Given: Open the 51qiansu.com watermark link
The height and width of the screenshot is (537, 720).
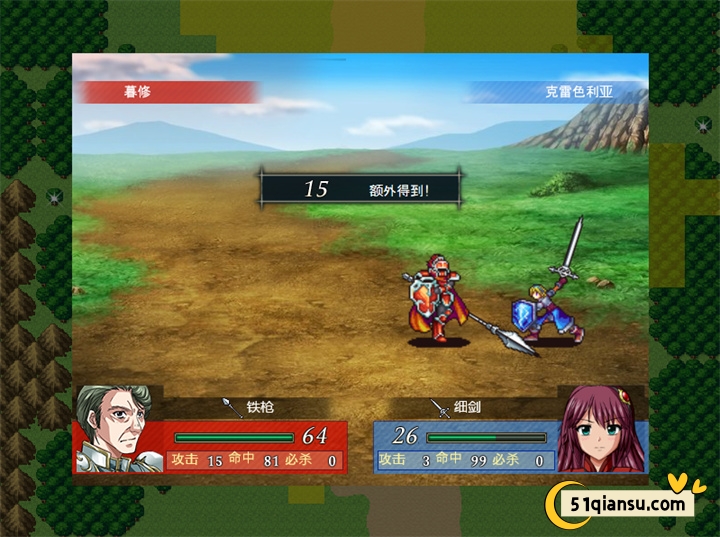Looking at the screenshot, I should pos(622,503).
